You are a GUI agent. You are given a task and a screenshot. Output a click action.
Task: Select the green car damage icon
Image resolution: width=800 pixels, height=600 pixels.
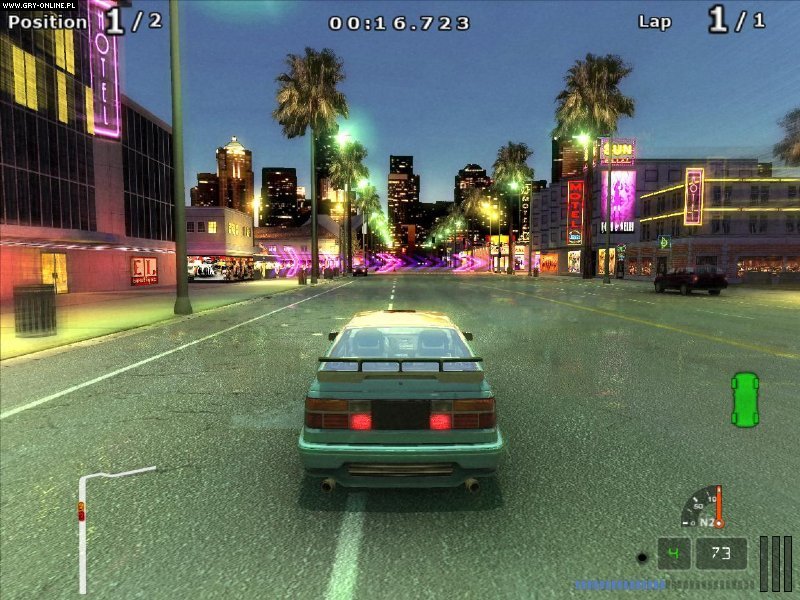tap(745, 397)
